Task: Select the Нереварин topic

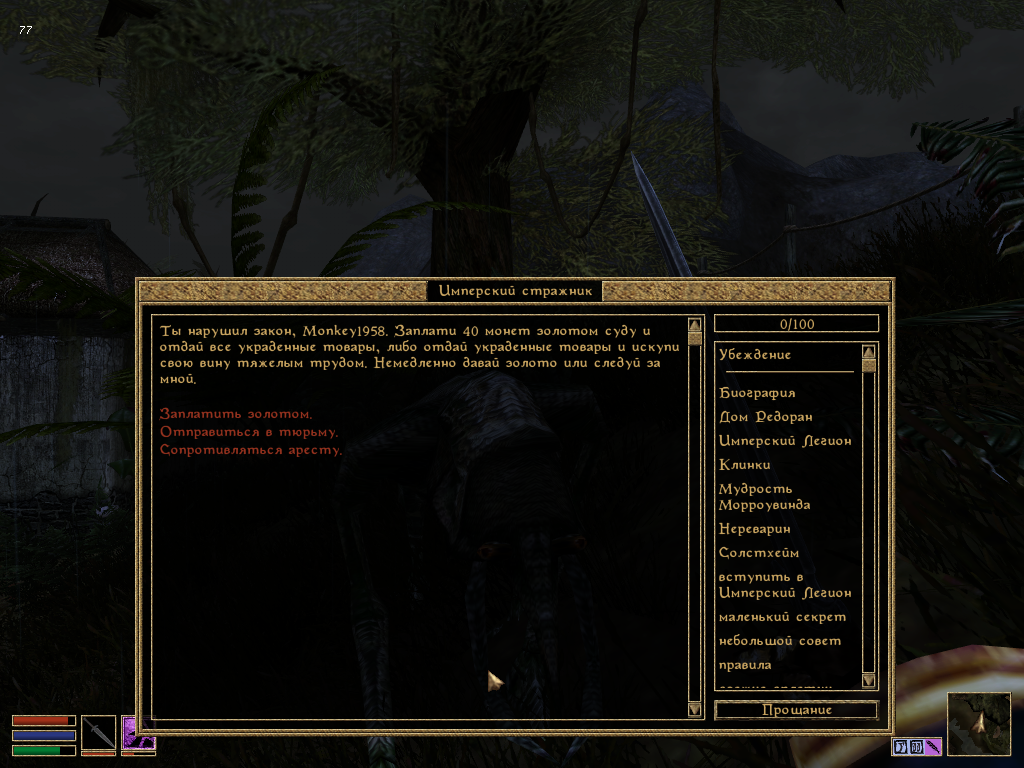Action: [x=758, y=529]
